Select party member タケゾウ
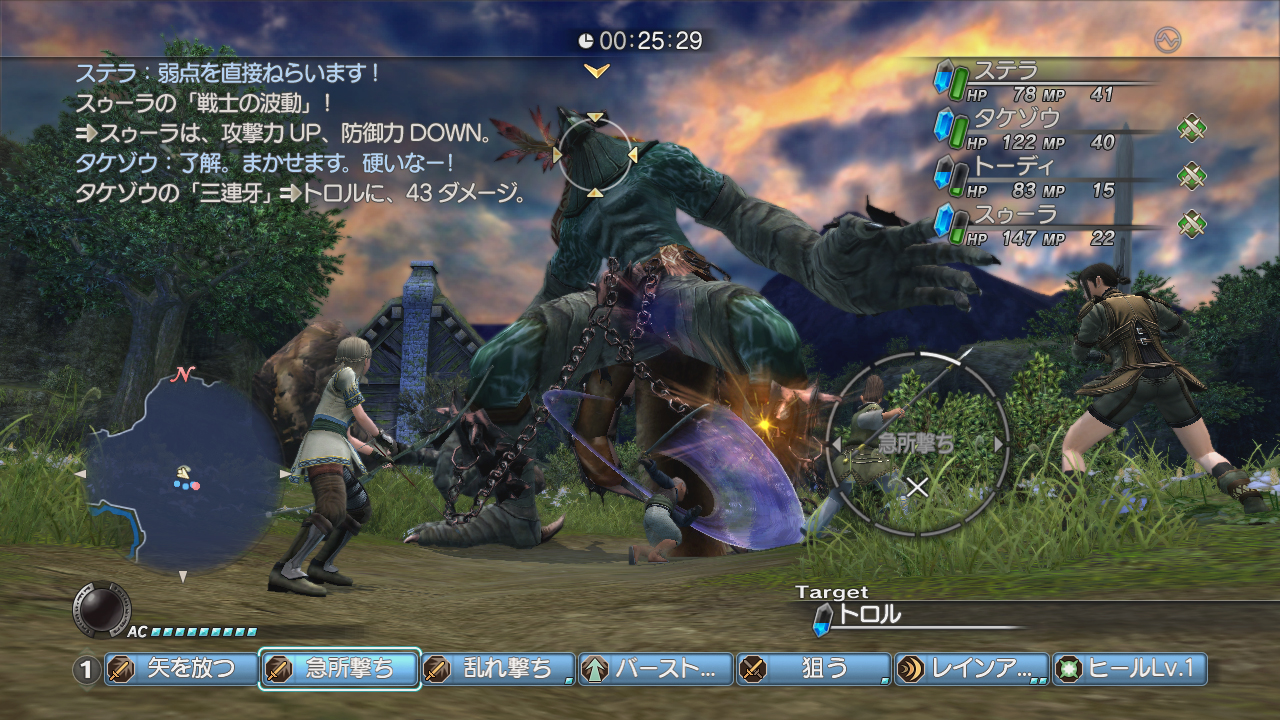1280x720 pixels. (x=1040, y=129)
